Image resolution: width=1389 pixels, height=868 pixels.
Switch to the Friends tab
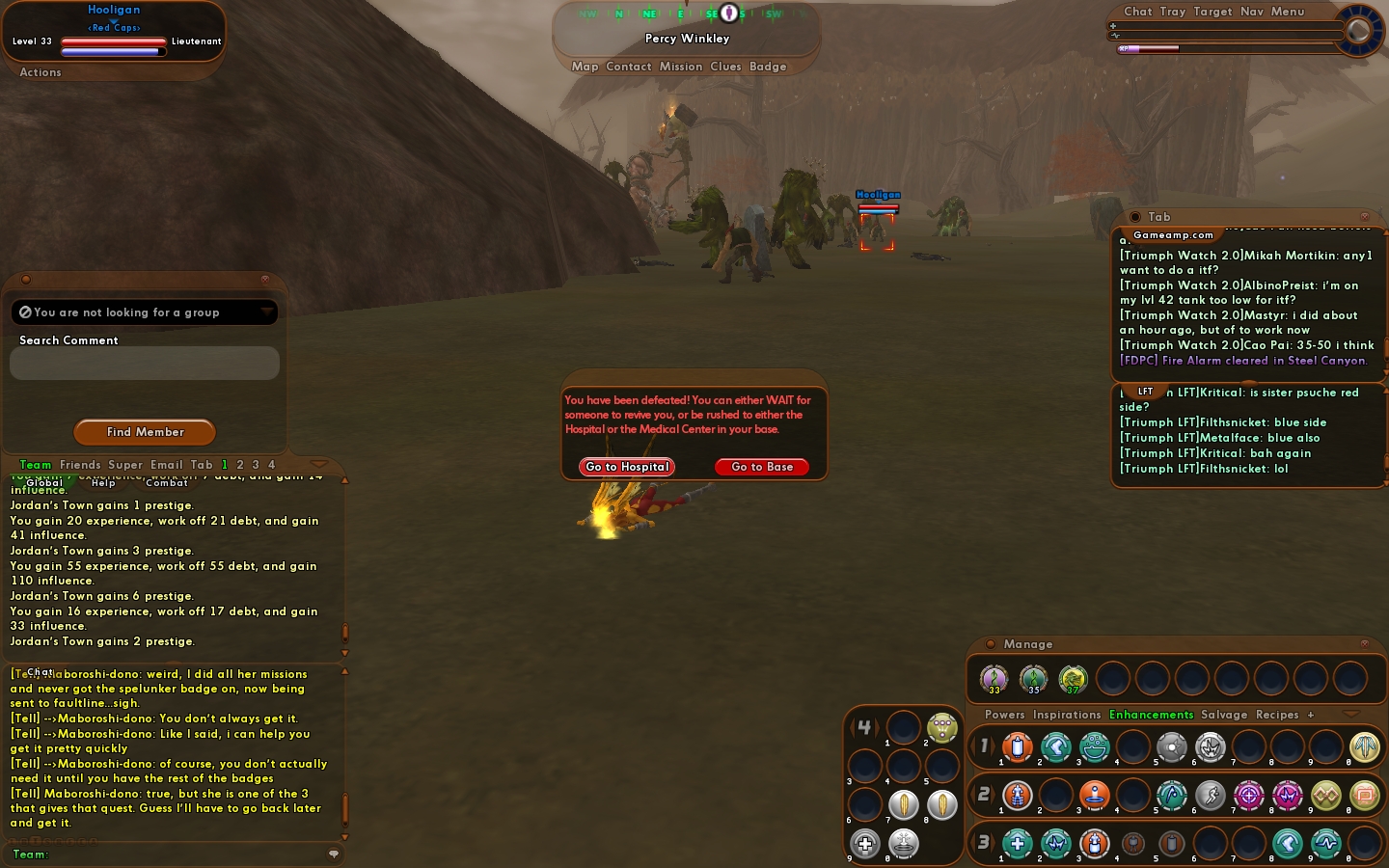80,465
